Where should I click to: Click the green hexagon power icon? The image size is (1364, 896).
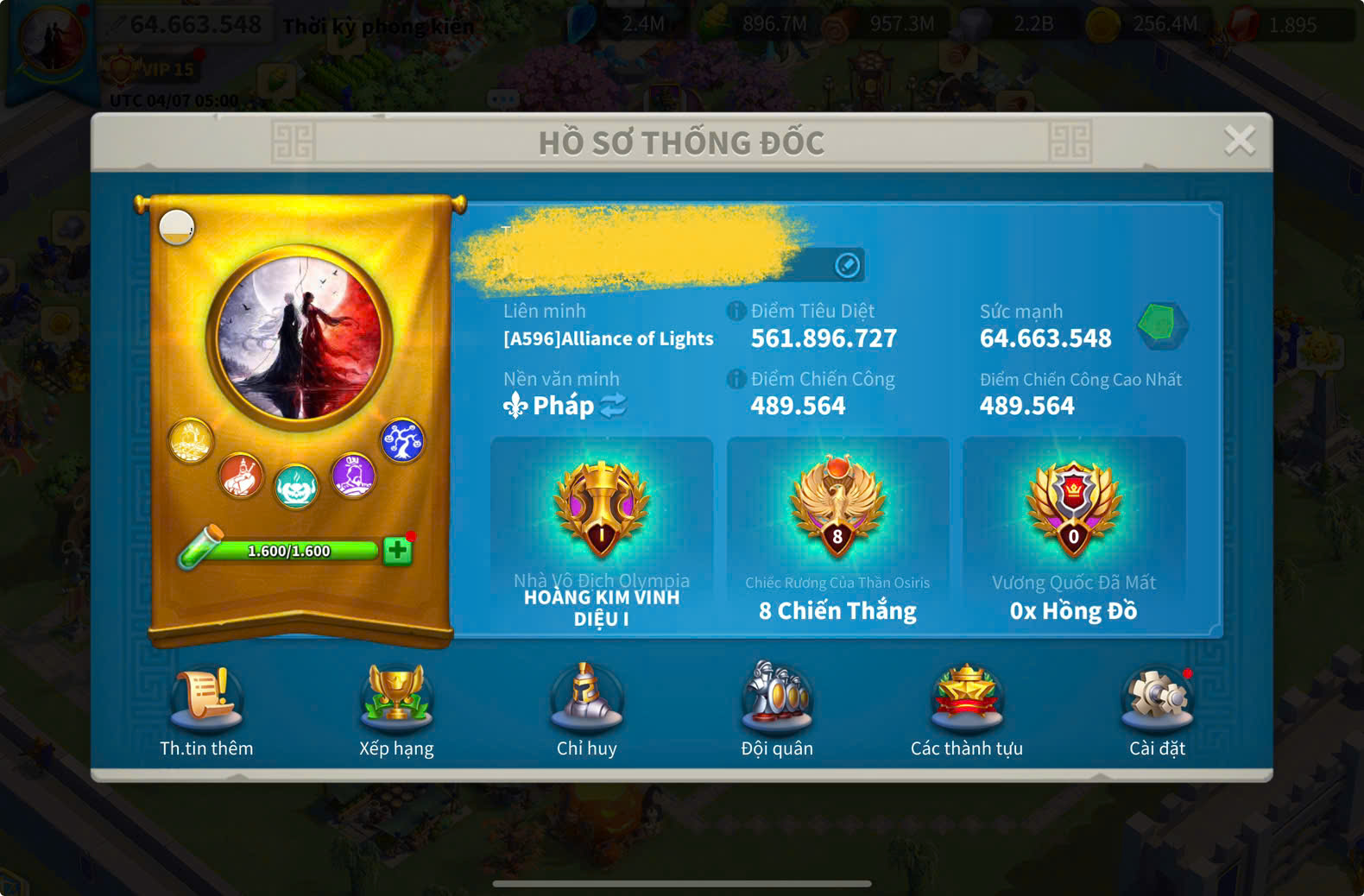pos(1158,325)
